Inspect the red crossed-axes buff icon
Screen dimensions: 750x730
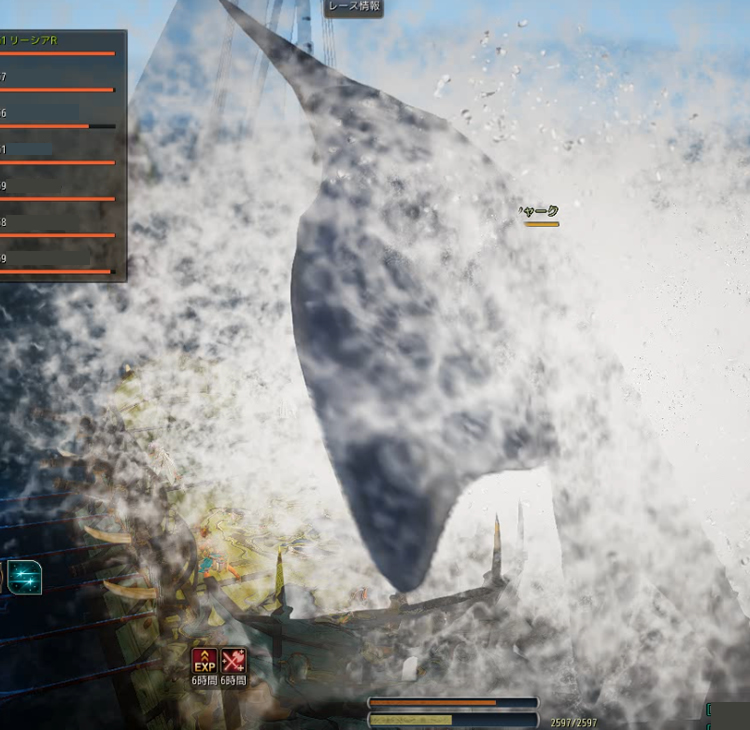tap(234, 660)
